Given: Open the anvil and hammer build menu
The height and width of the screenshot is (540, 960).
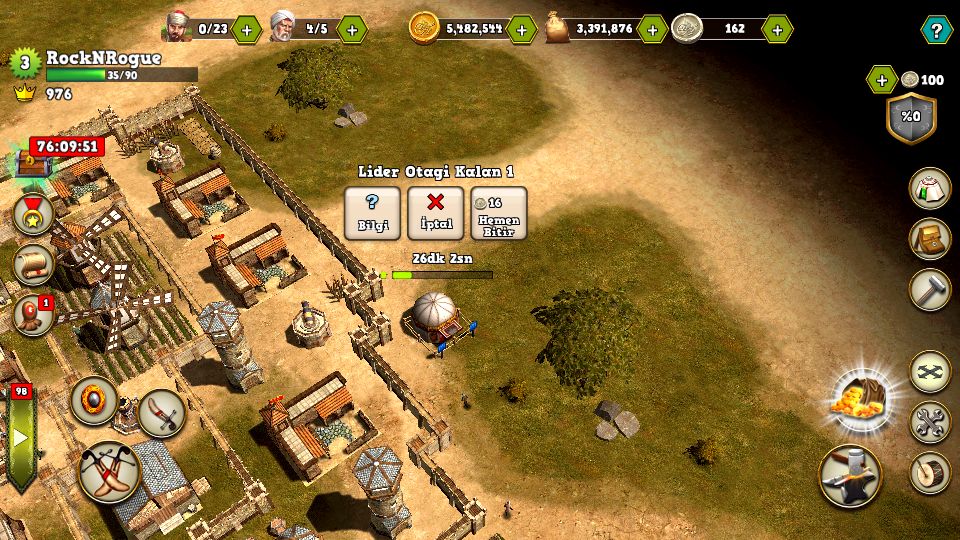Looking at the screenshot, I should tap(850, 476).
